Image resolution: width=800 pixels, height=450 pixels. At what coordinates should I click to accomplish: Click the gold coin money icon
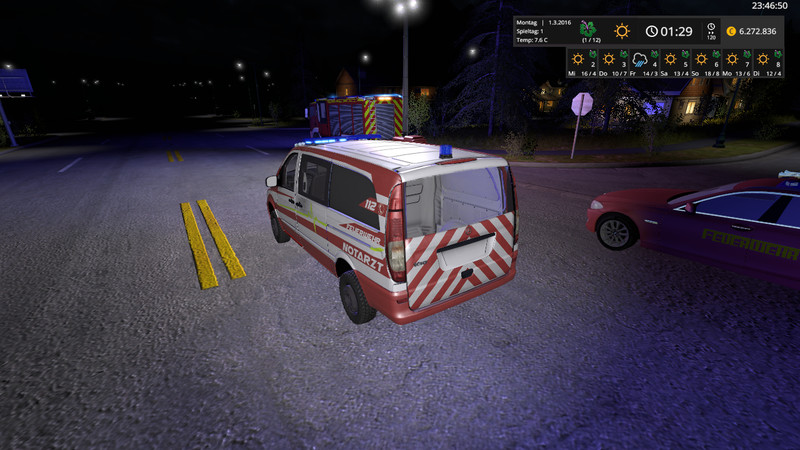731,31
